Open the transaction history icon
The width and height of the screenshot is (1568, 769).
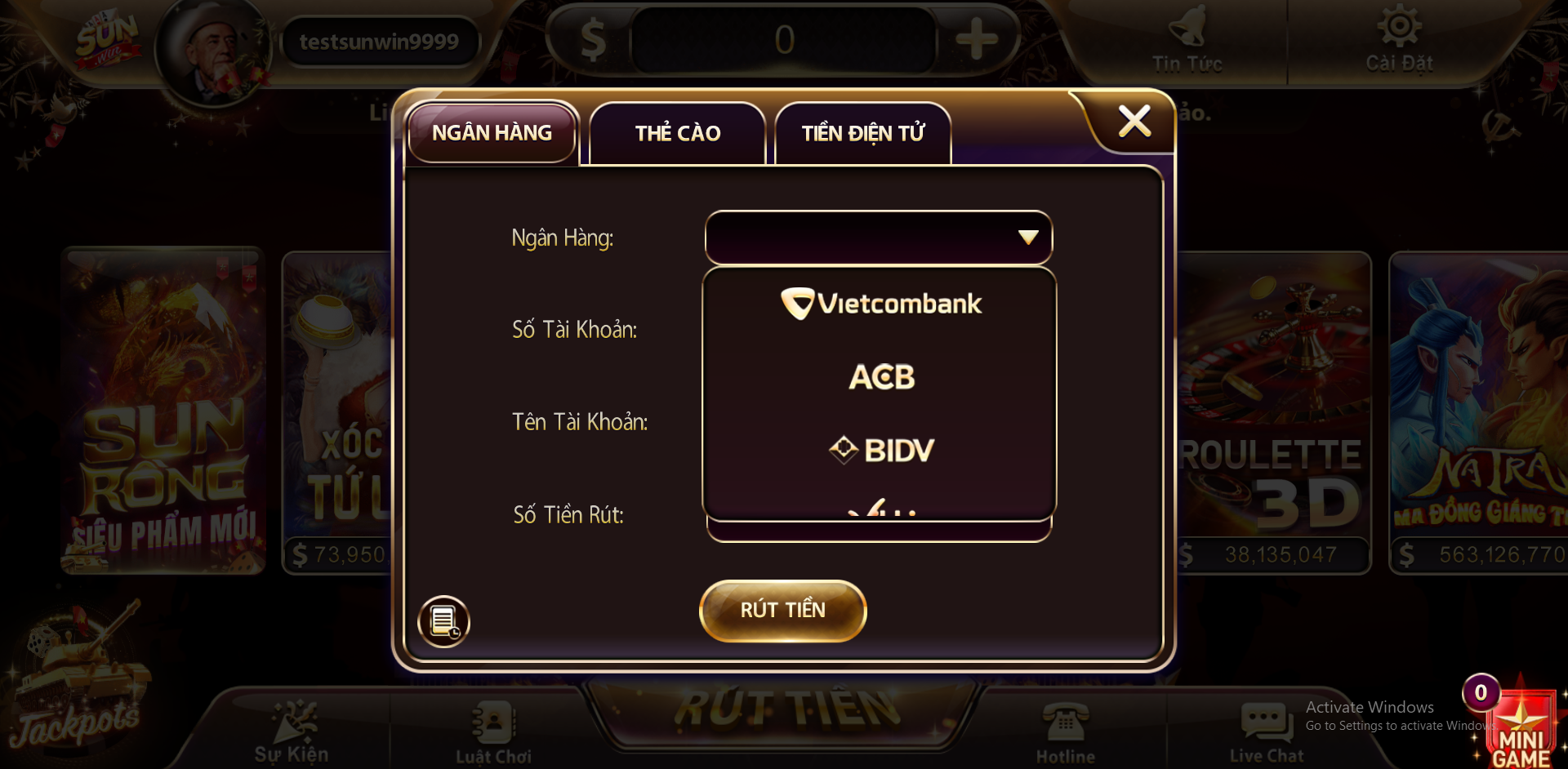[x=443, y=622]
